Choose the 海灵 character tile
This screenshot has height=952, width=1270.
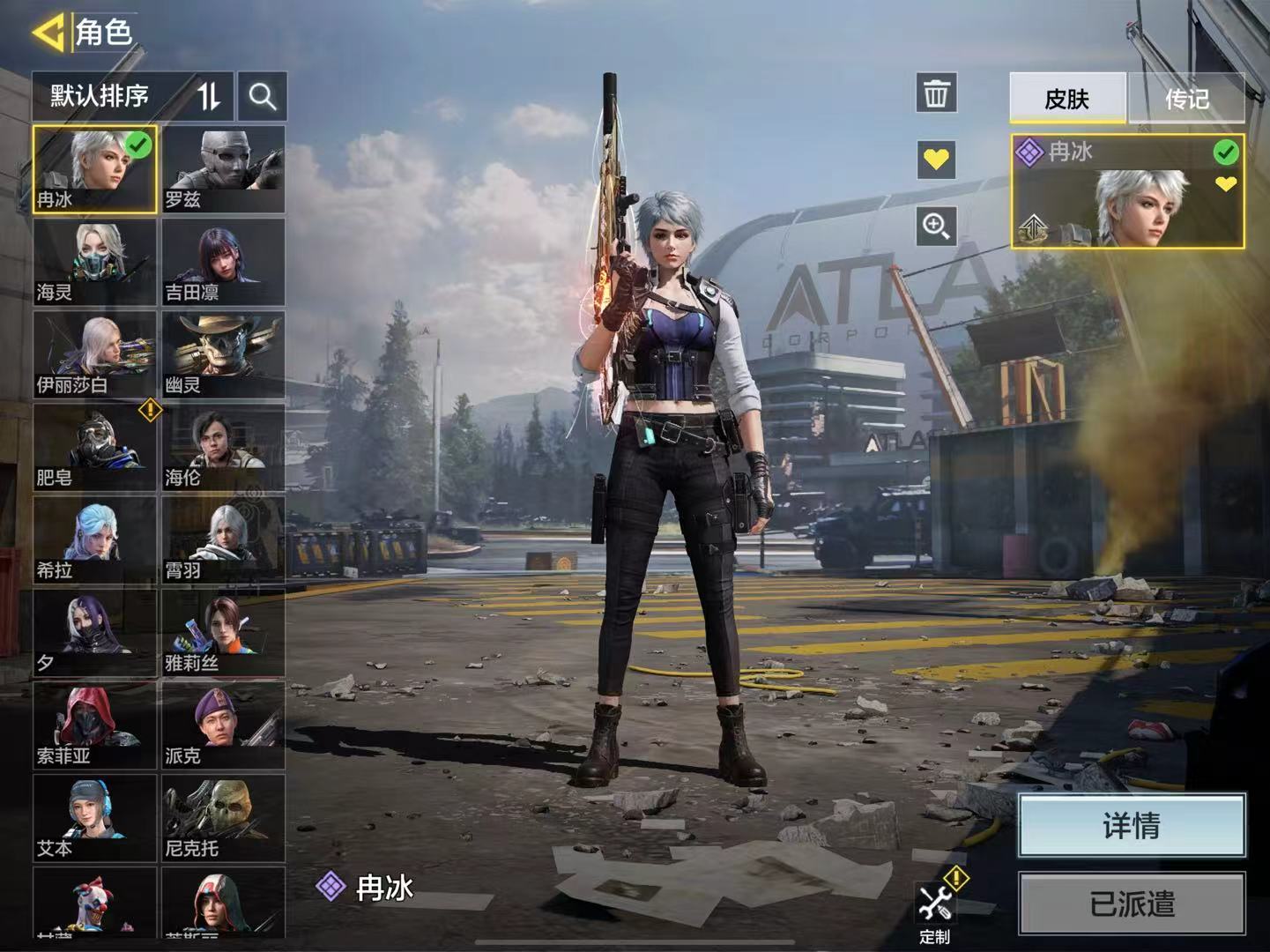95,262
